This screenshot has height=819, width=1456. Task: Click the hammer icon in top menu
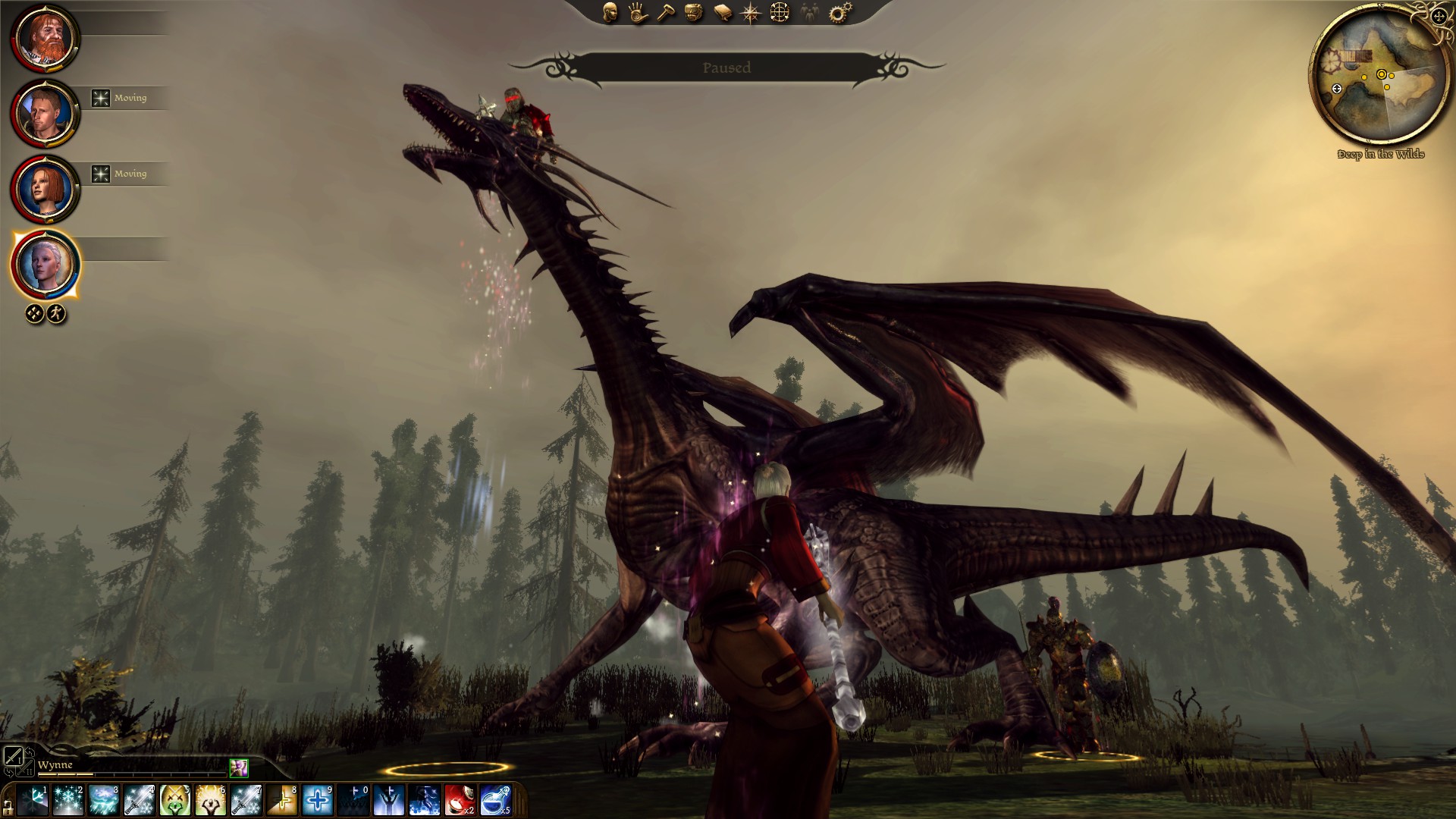pos(666,12)
